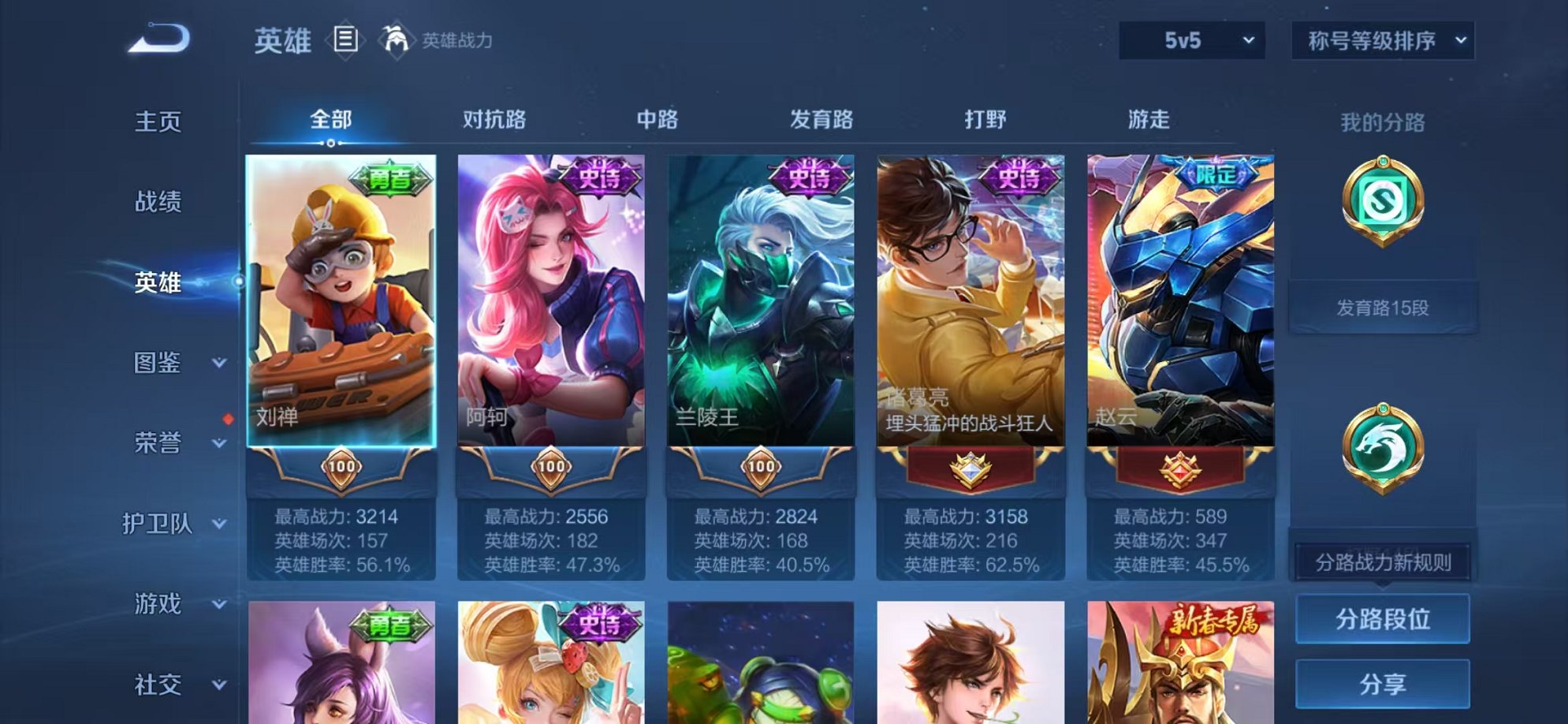Click the 英雄战力 helmet icon

(397, 38)
